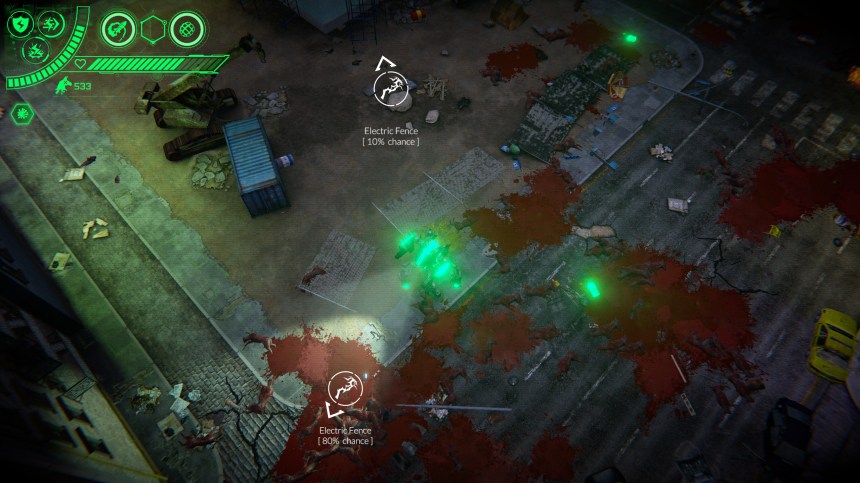Select the rocket weapon icon
The height and width of the screenshot is (483, 860).
pyautogui.click(x=117, y=29)
